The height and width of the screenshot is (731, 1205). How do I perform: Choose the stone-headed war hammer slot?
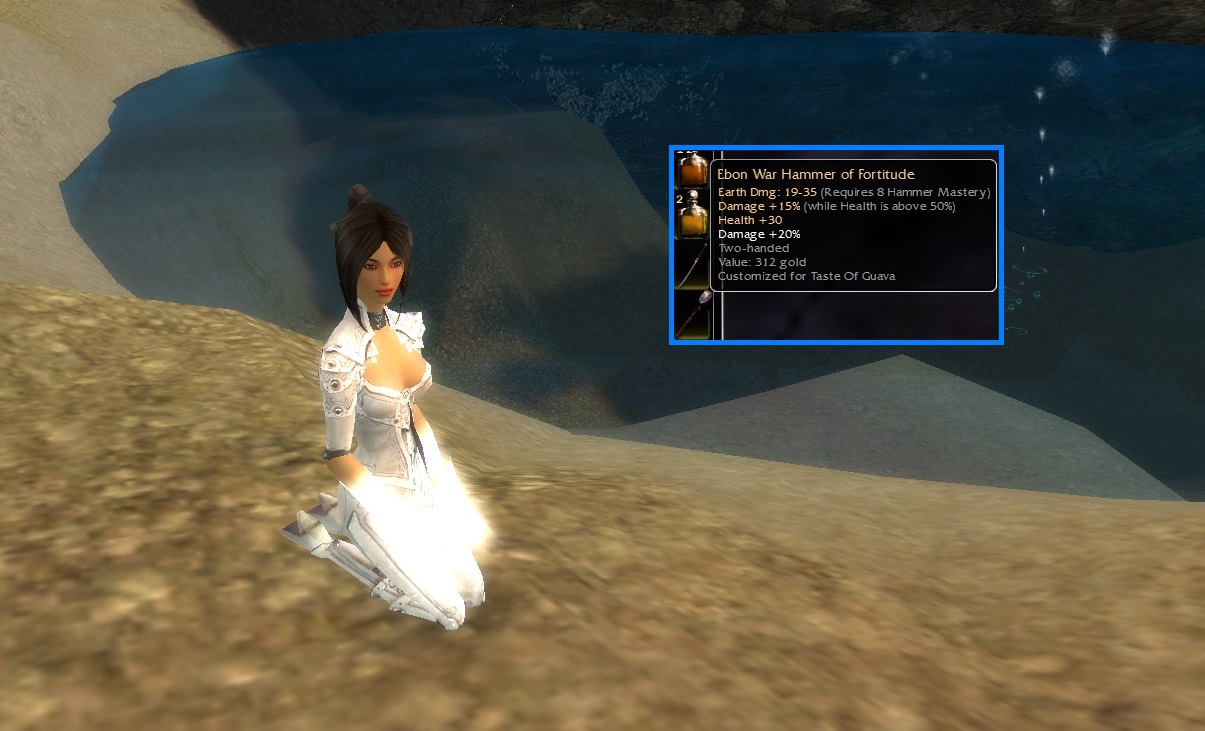pyautogui.click(x=692, y=313)
